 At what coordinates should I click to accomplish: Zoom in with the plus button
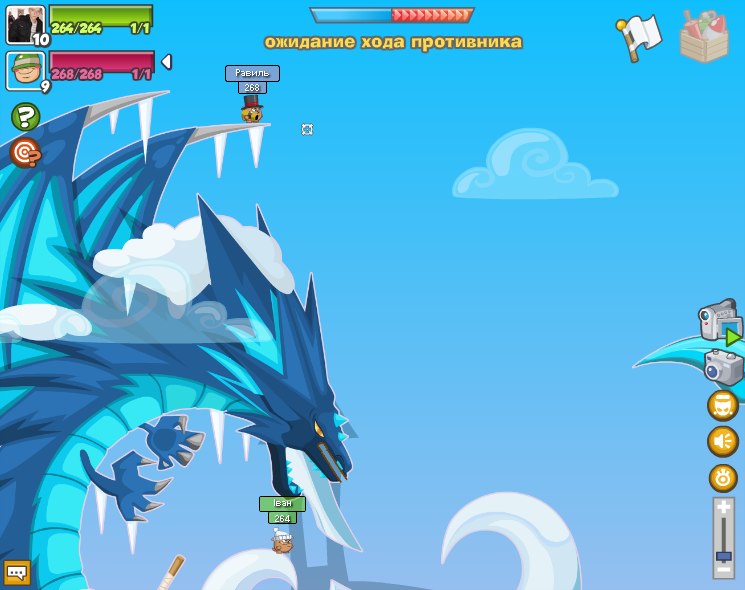click(x=723, y=508)
